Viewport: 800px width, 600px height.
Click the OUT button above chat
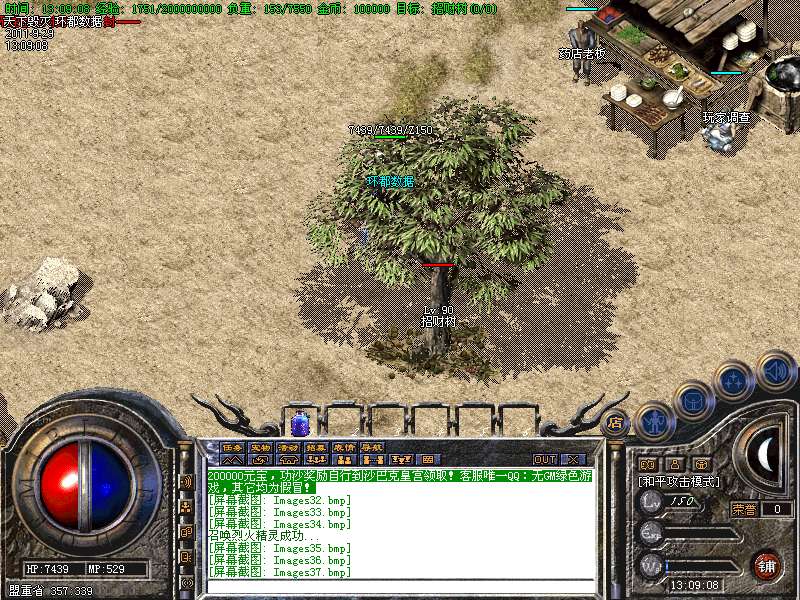545,459
